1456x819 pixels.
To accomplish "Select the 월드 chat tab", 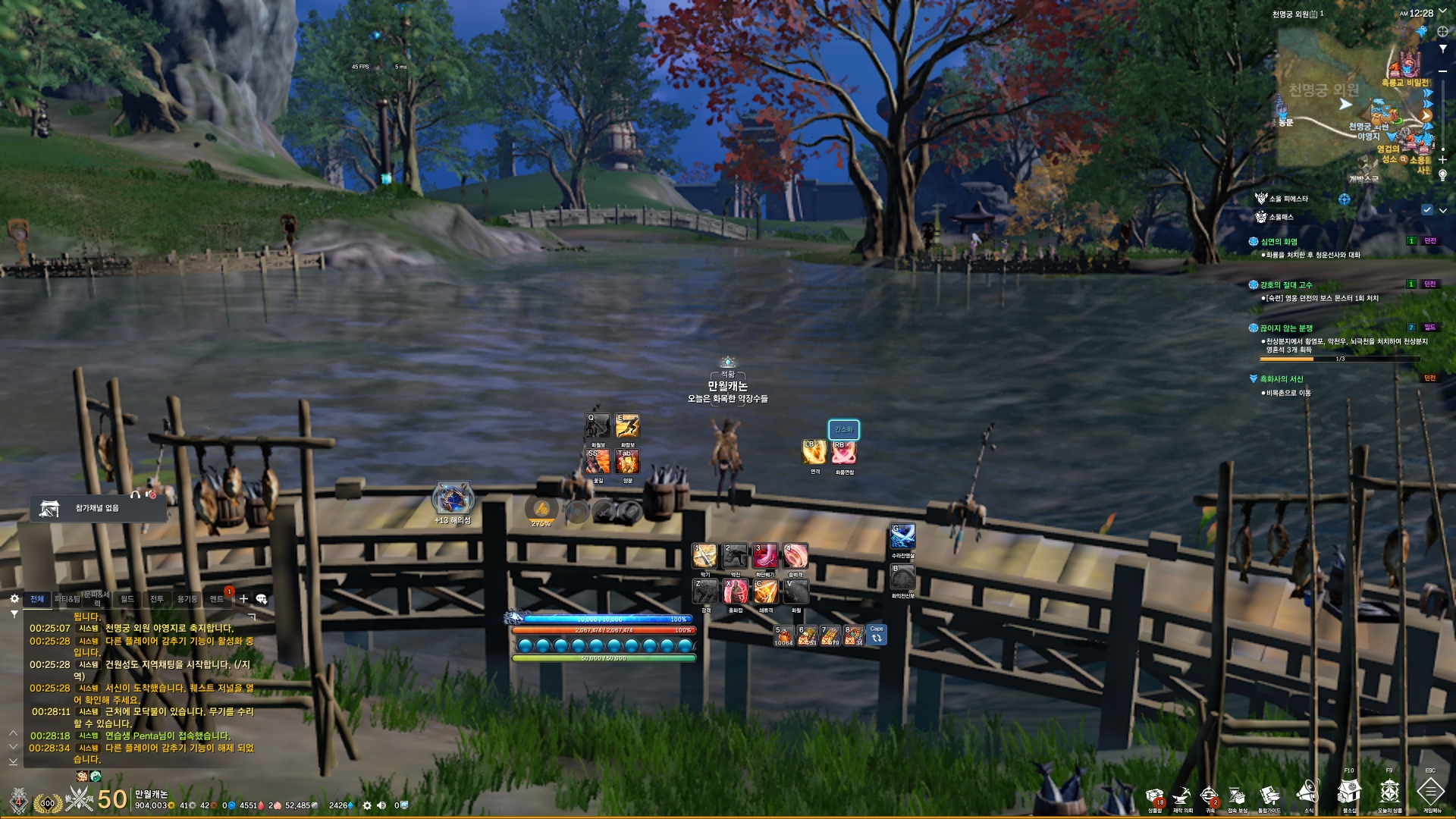I will (127, 599).
